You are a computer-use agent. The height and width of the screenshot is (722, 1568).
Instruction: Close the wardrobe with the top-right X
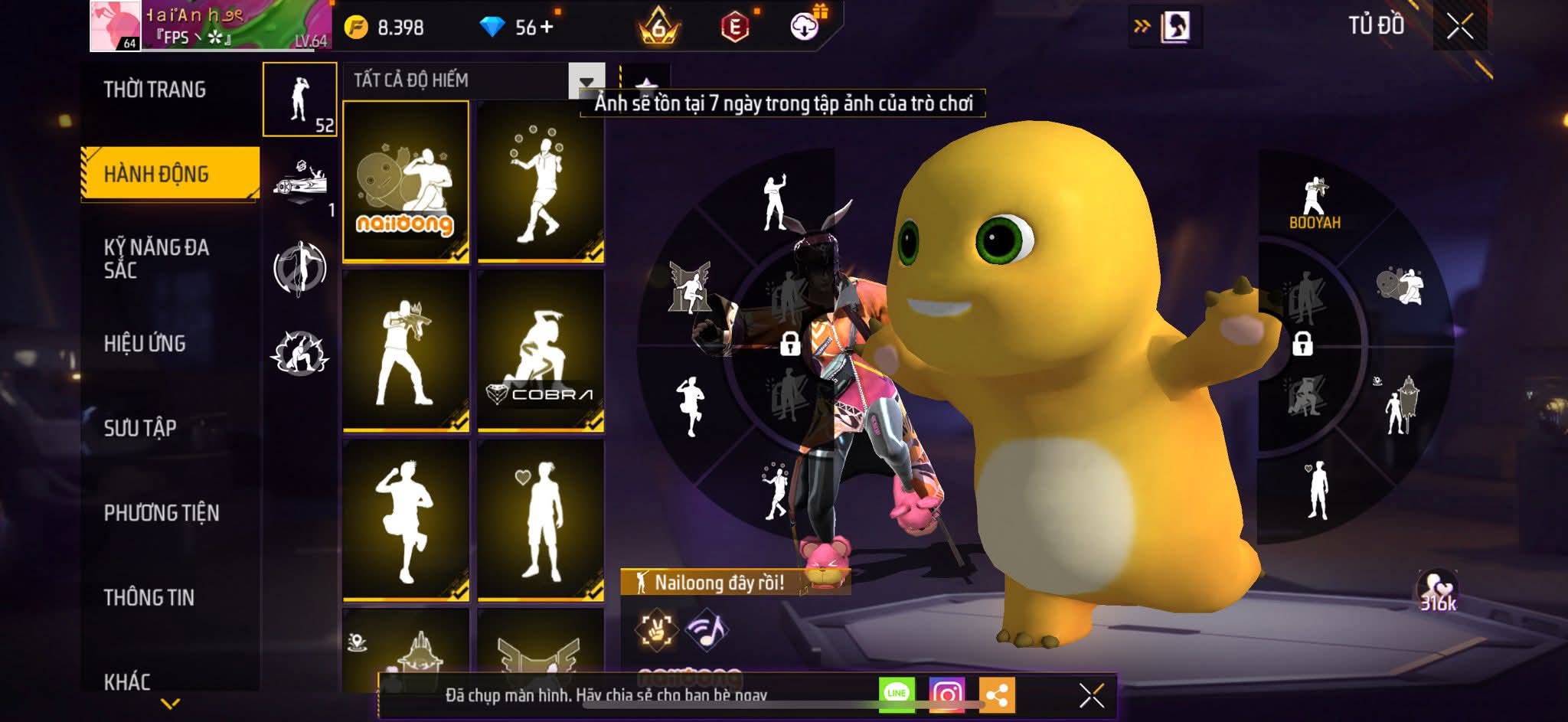[x=1460, y=28]
